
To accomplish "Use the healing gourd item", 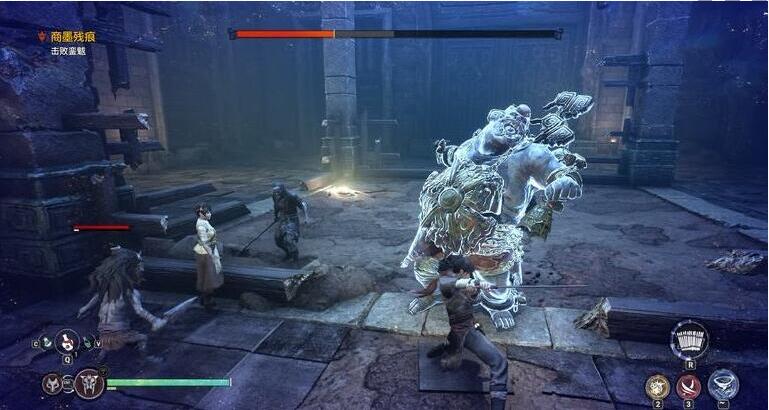I will click(x=67, y=342).
